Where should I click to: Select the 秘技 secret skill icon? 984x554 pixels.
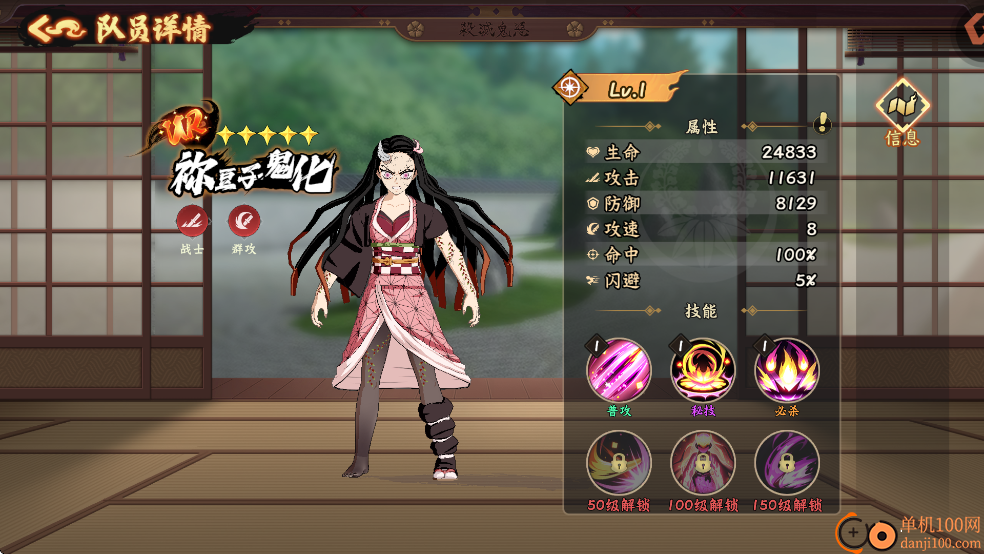click(x=702, y=371)
